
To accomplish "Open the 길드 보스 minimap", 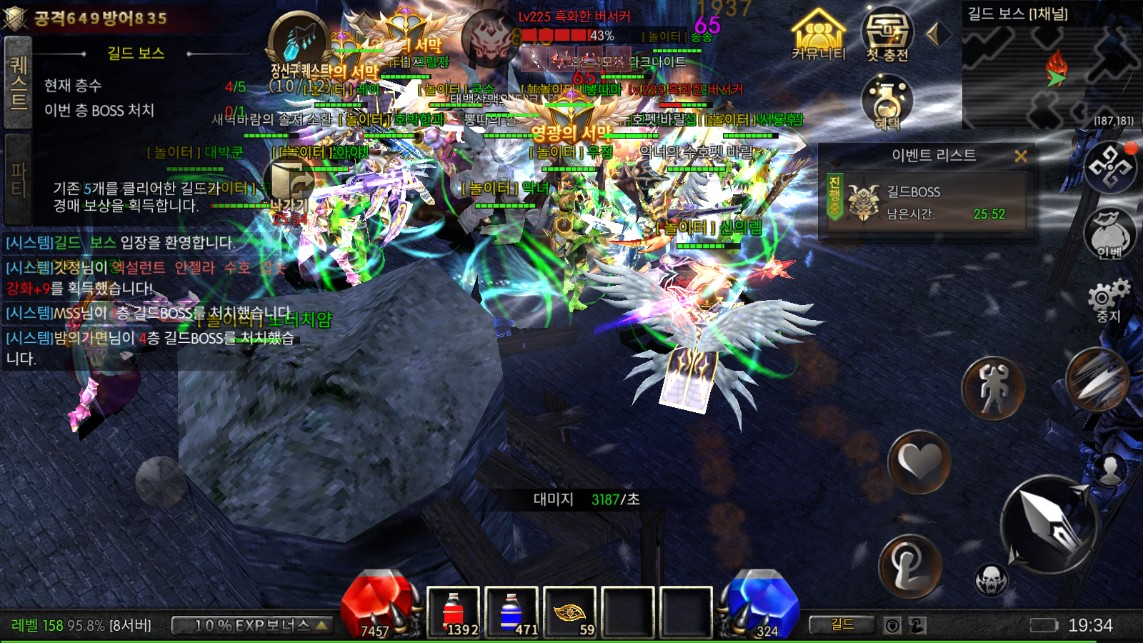I will click(x=1051, y=72).
